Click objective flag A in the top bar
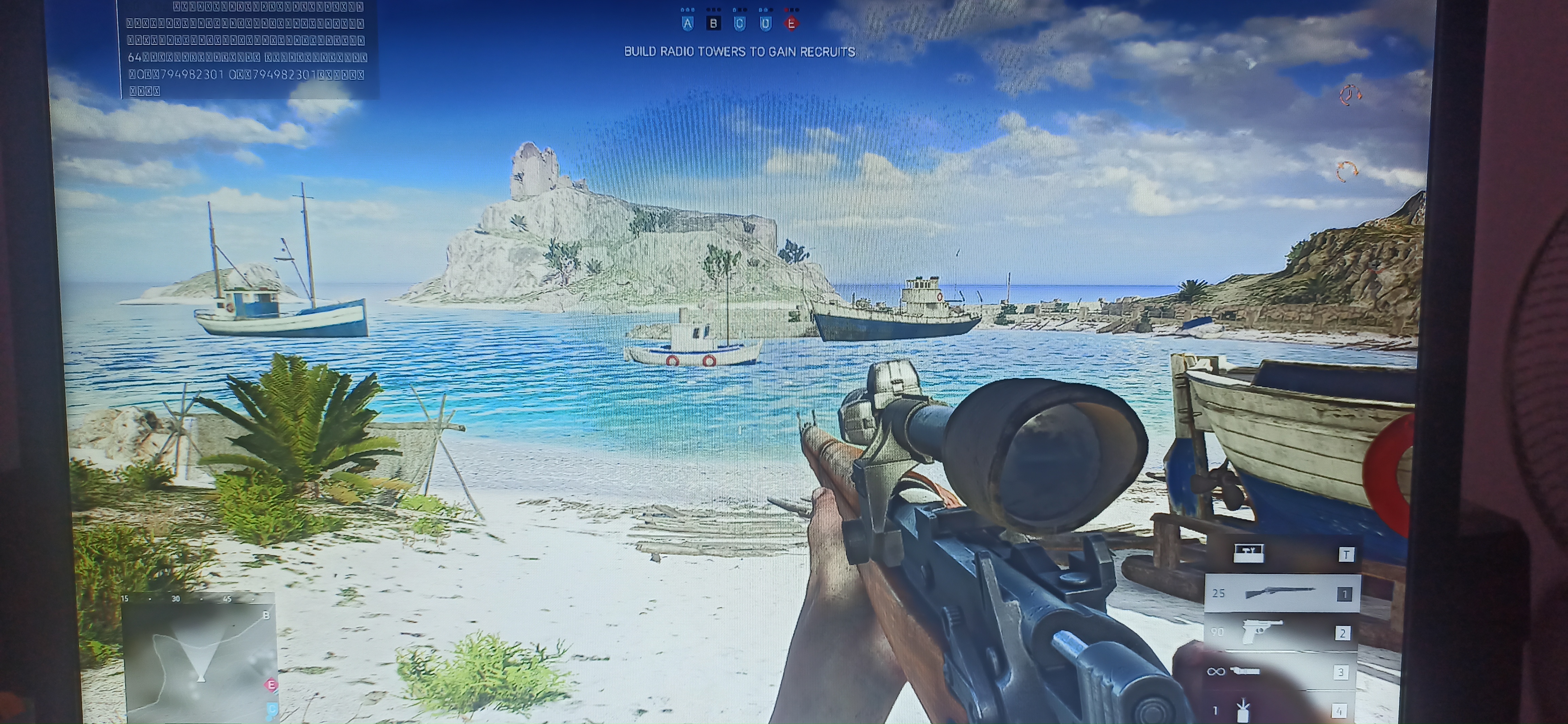 [x=687, y=24]
